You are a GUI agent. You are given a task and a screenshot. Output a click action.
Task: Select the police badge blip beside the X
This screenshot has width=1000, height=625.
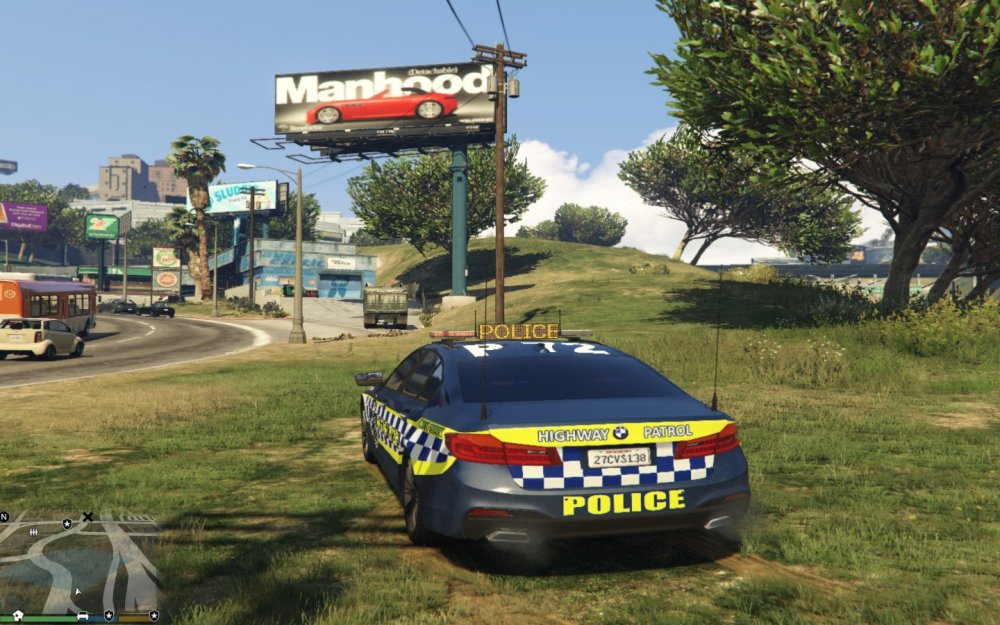[x=66, y=522]
